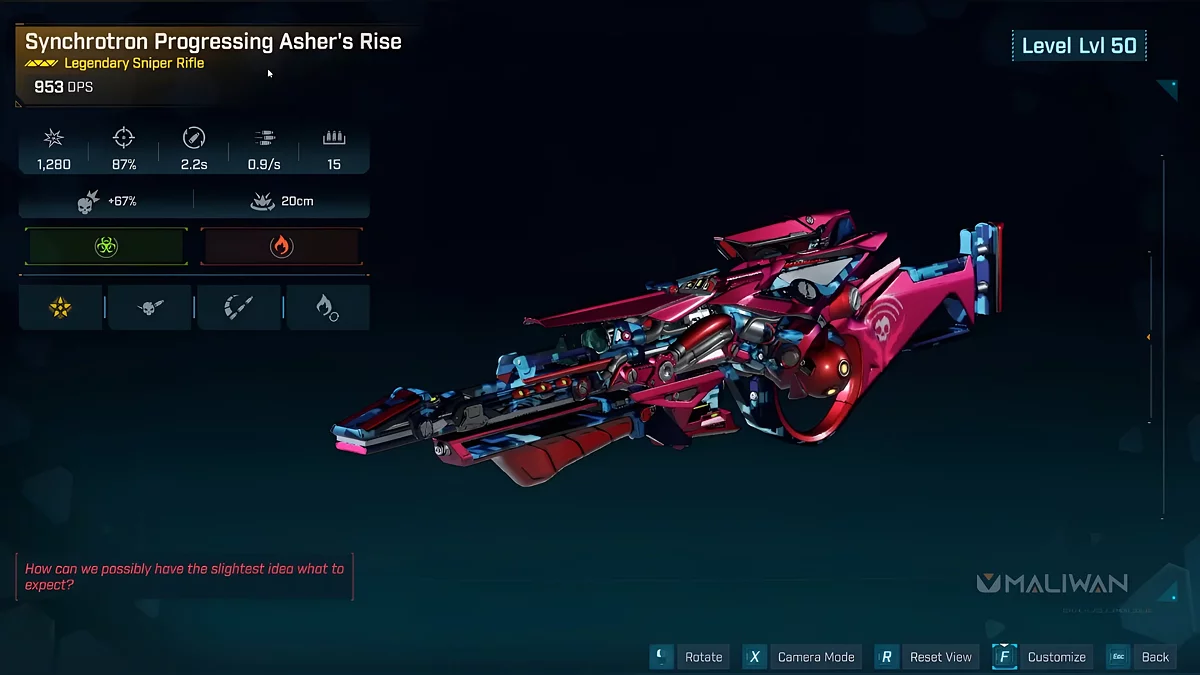Click the Rotate button
1200x675 pixels.
click(x=690, y=657)
